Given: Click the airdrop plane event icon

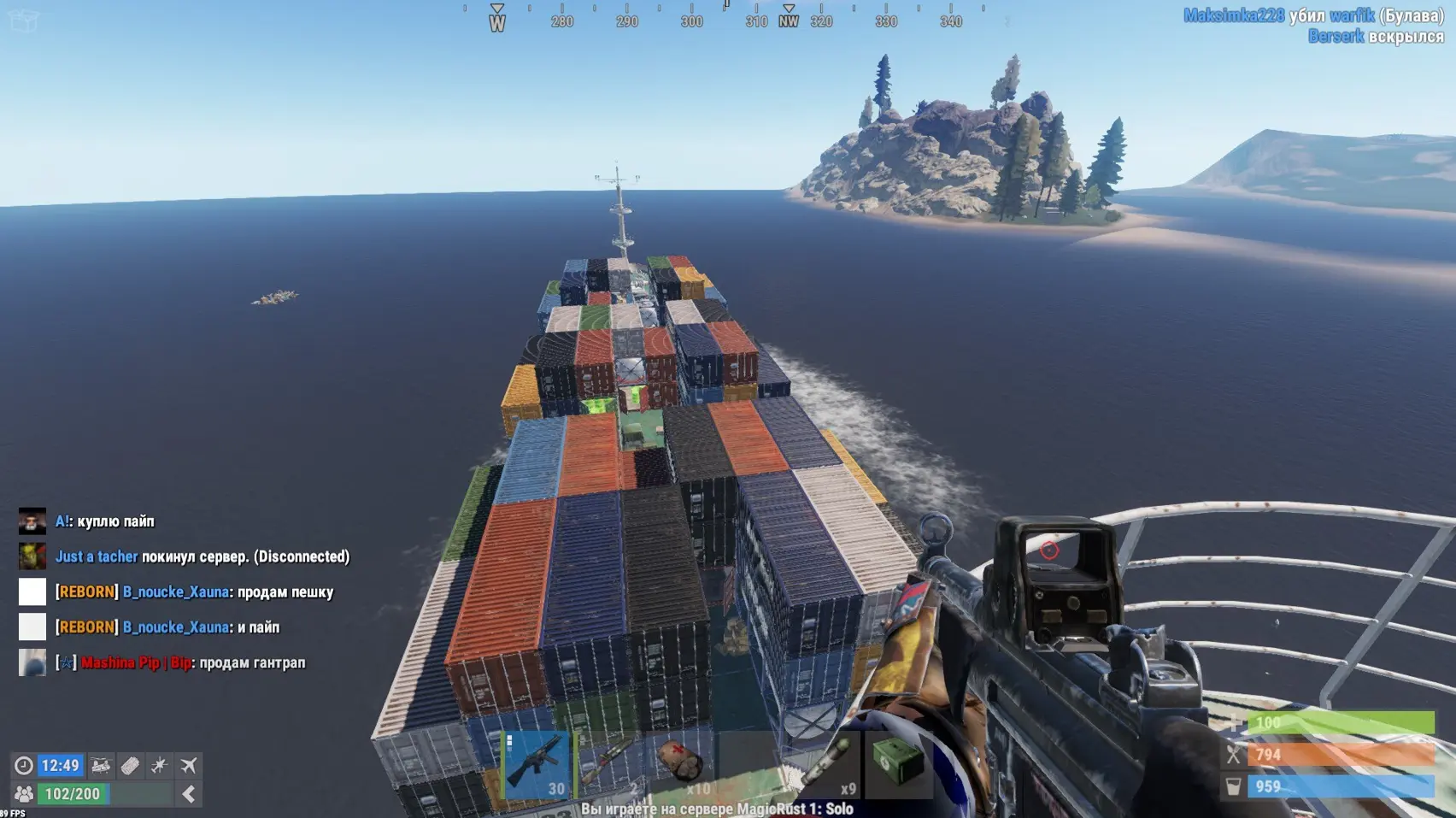Looking at the screenshot, I should point(189,765).
